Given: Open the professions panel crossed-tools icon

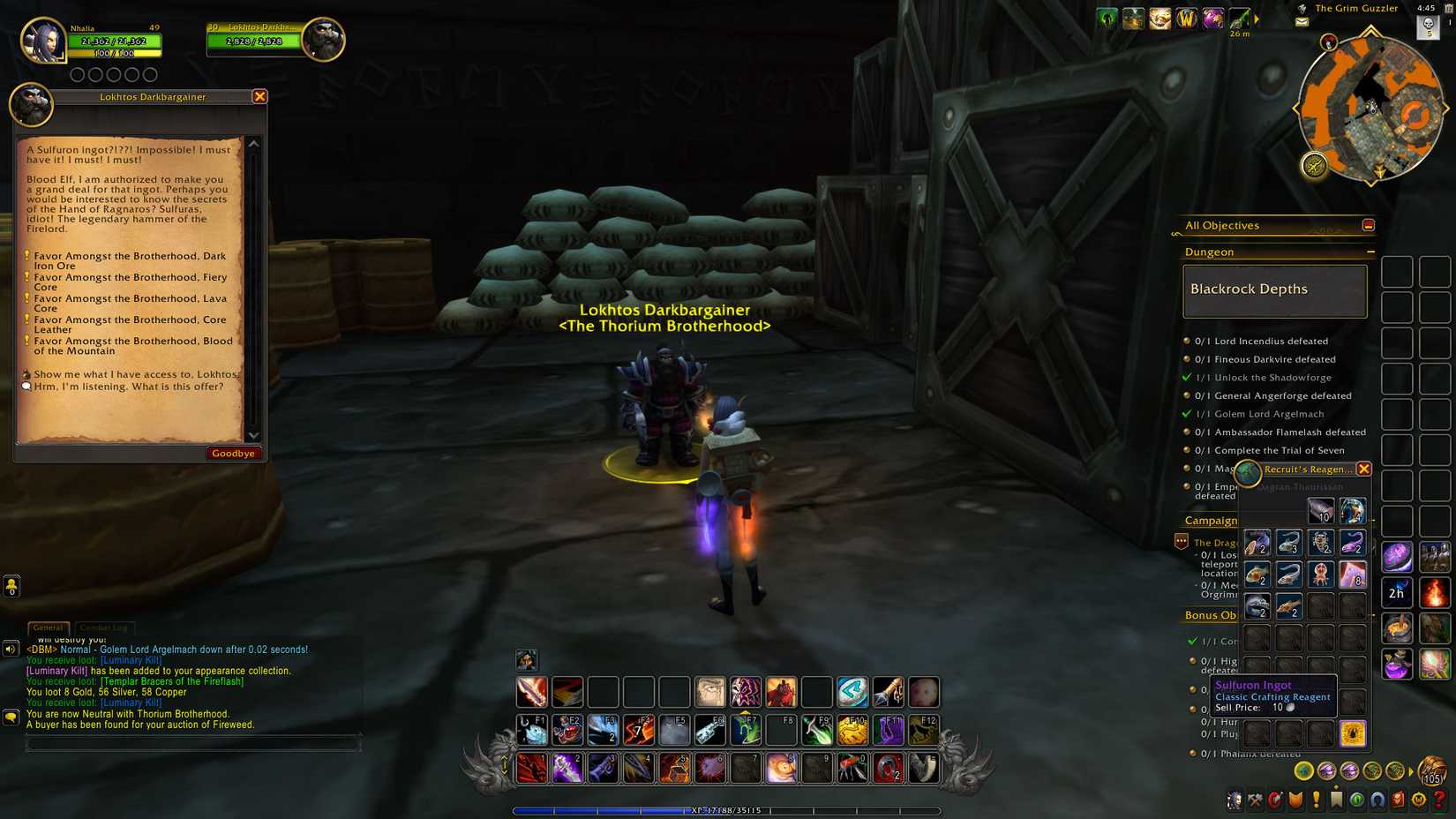Looking at the screenshot, I should [1255, 799].
